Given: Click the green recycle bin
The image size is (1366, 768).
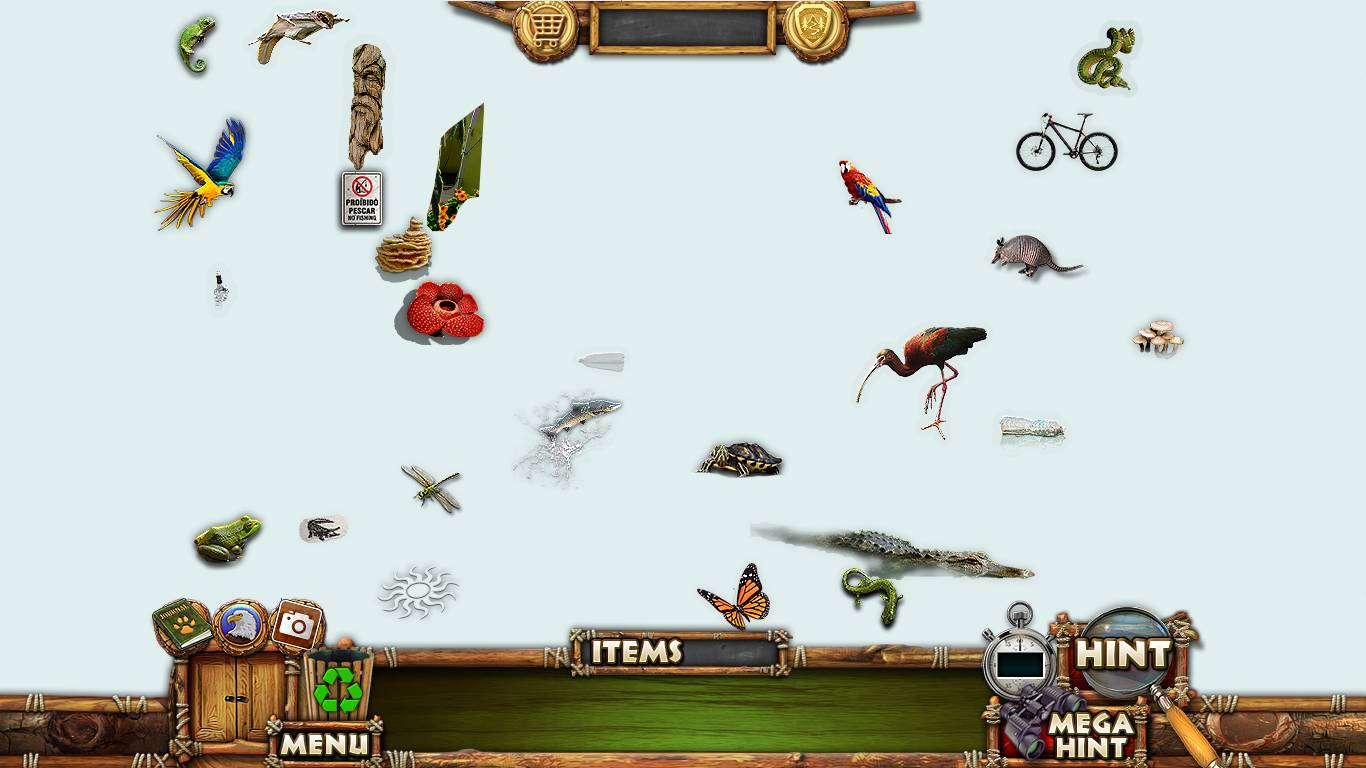Looking at the screenshot, I should click(x=338, y=686).
